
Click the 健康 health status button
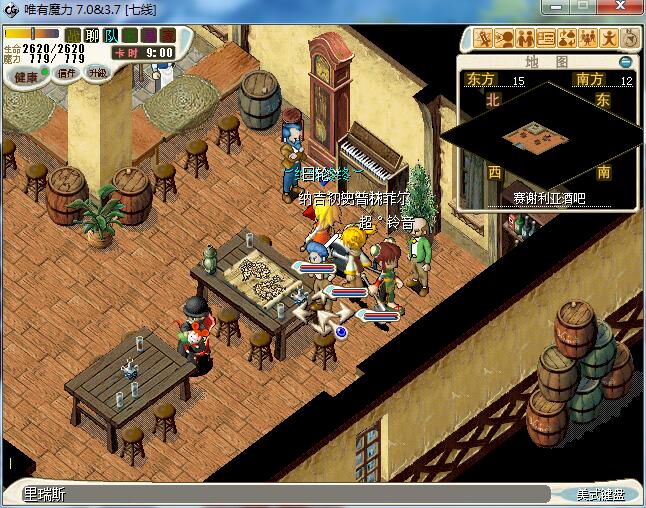pyautogui.click(x=25, y=77)
